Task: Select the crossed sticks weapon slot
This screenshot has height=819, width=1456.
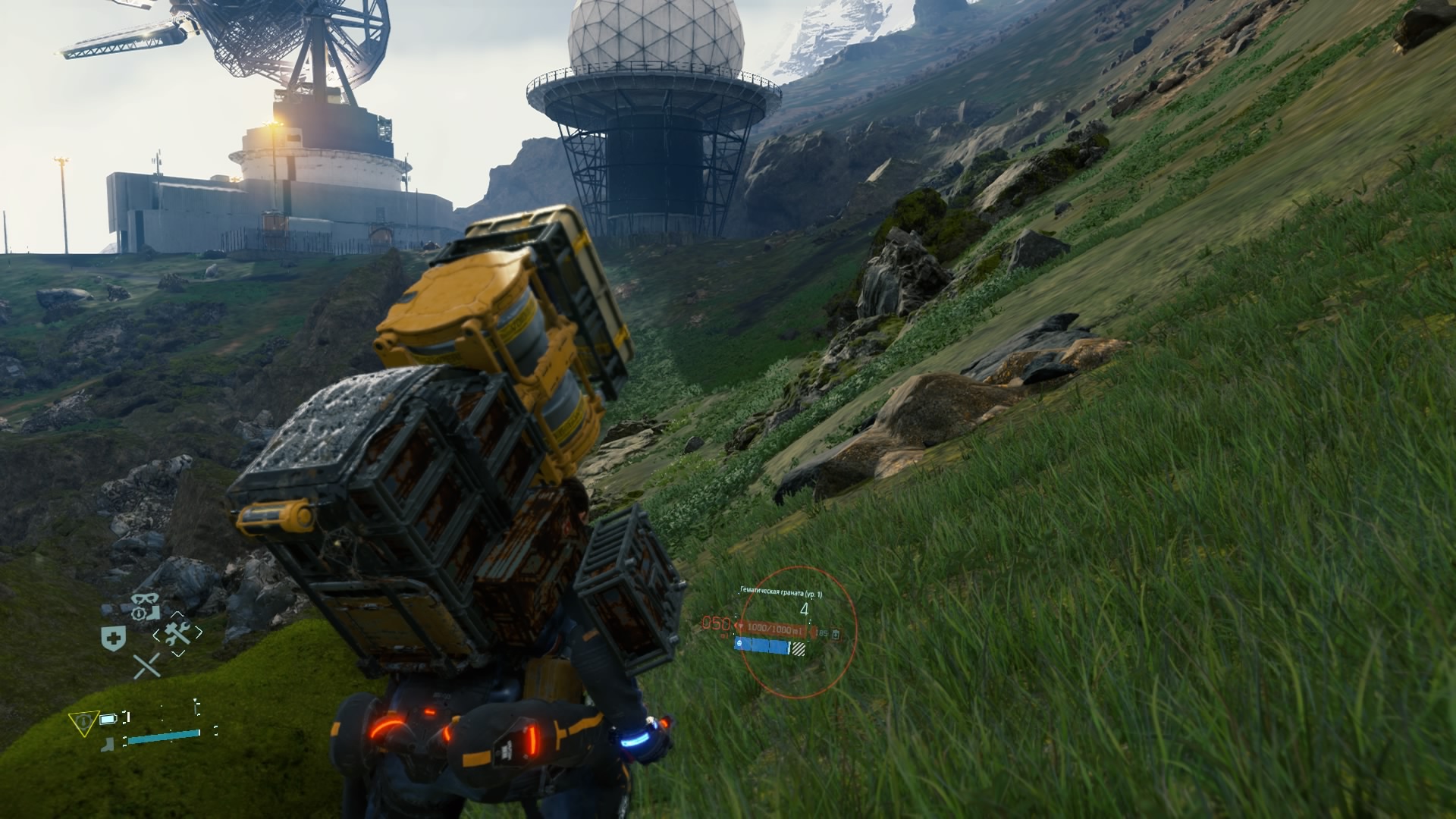Action: pos(147,666)
